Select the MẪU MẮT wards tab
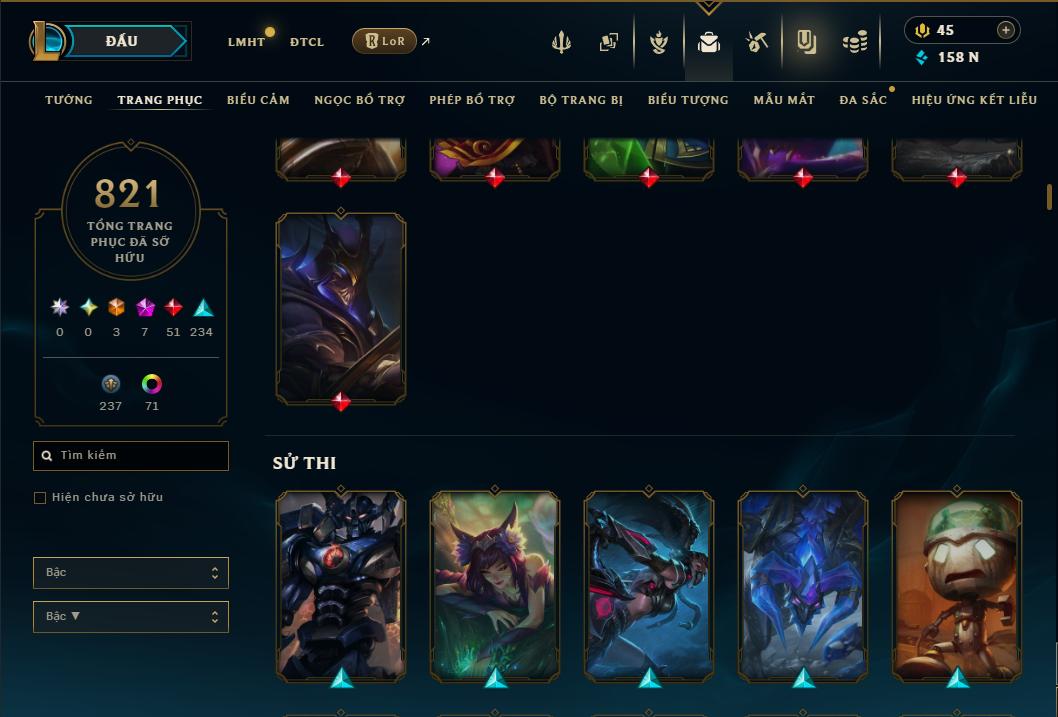The image size is (1058, 717). coord(784,100)
